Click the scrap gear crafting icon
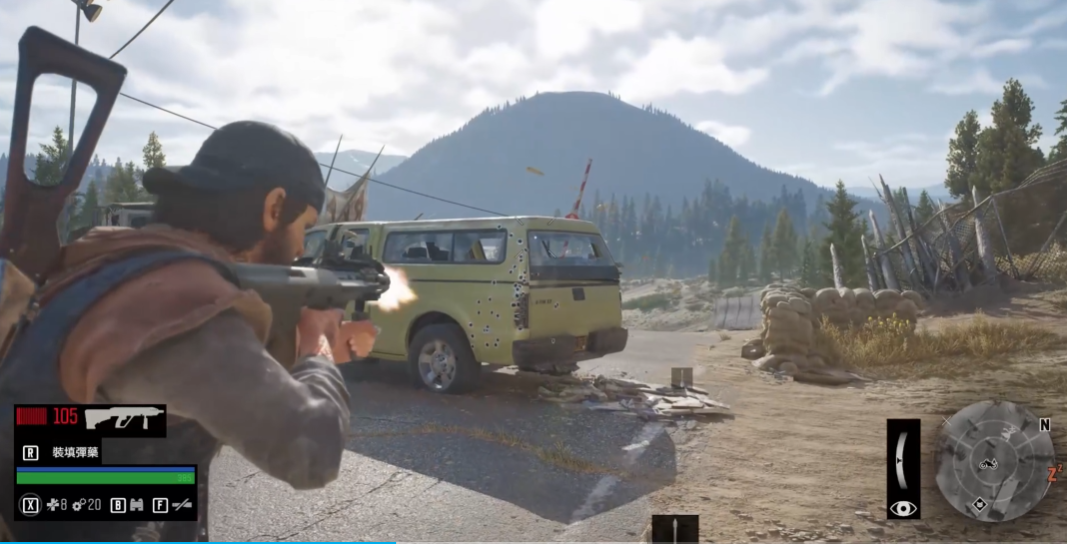 pos(78,505)
